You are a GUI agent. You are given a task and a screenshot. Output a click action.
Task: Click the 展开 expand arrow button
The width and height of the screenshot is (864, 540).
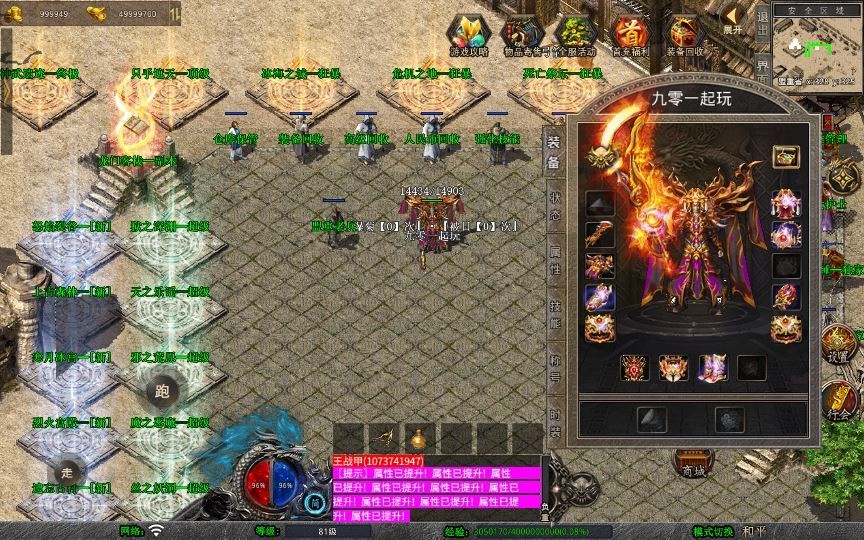(x=735, y=18)
